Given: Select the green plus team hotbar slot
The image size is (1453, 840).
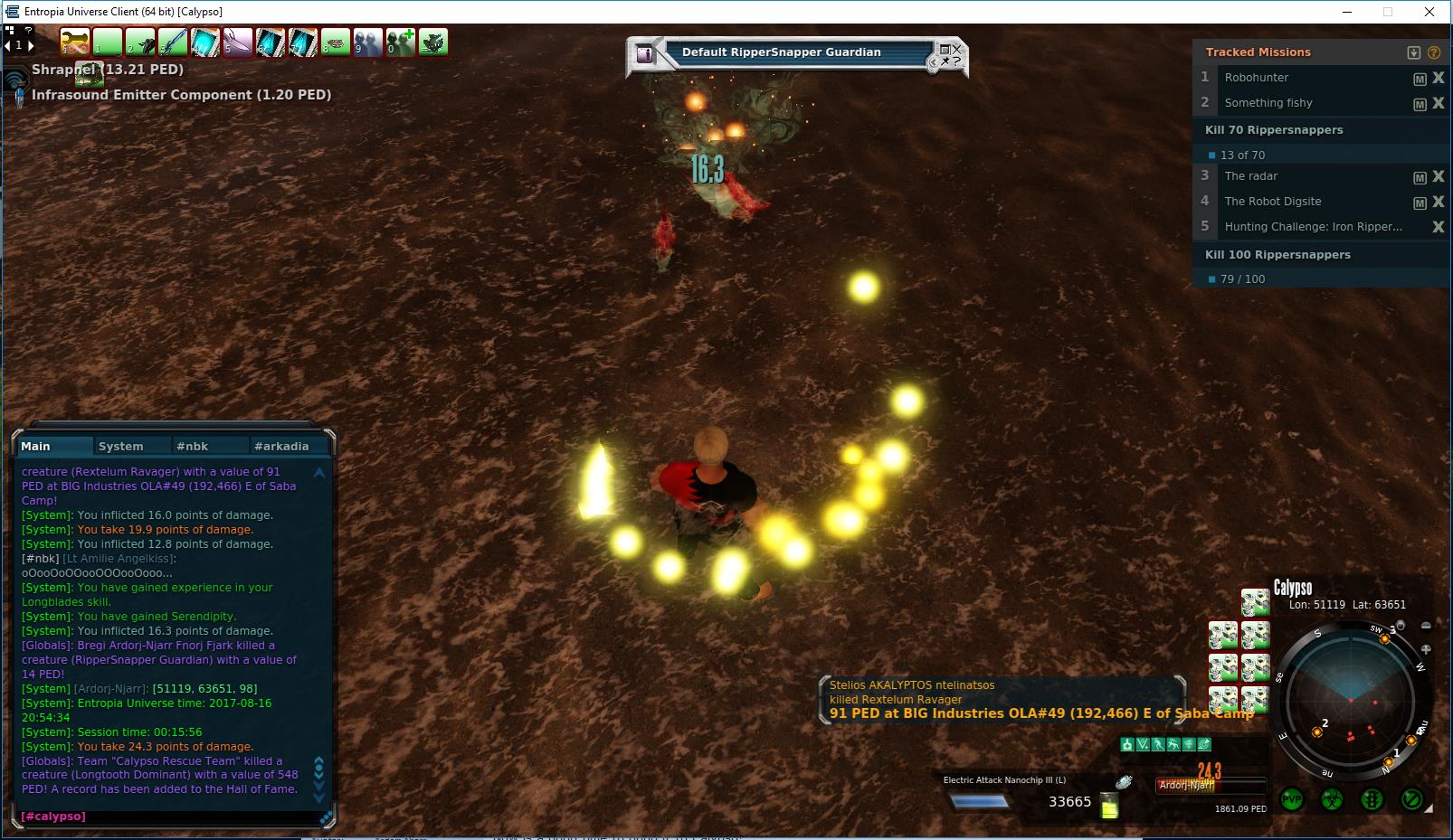Looking at the screenshot, I should tap(400, 42).
